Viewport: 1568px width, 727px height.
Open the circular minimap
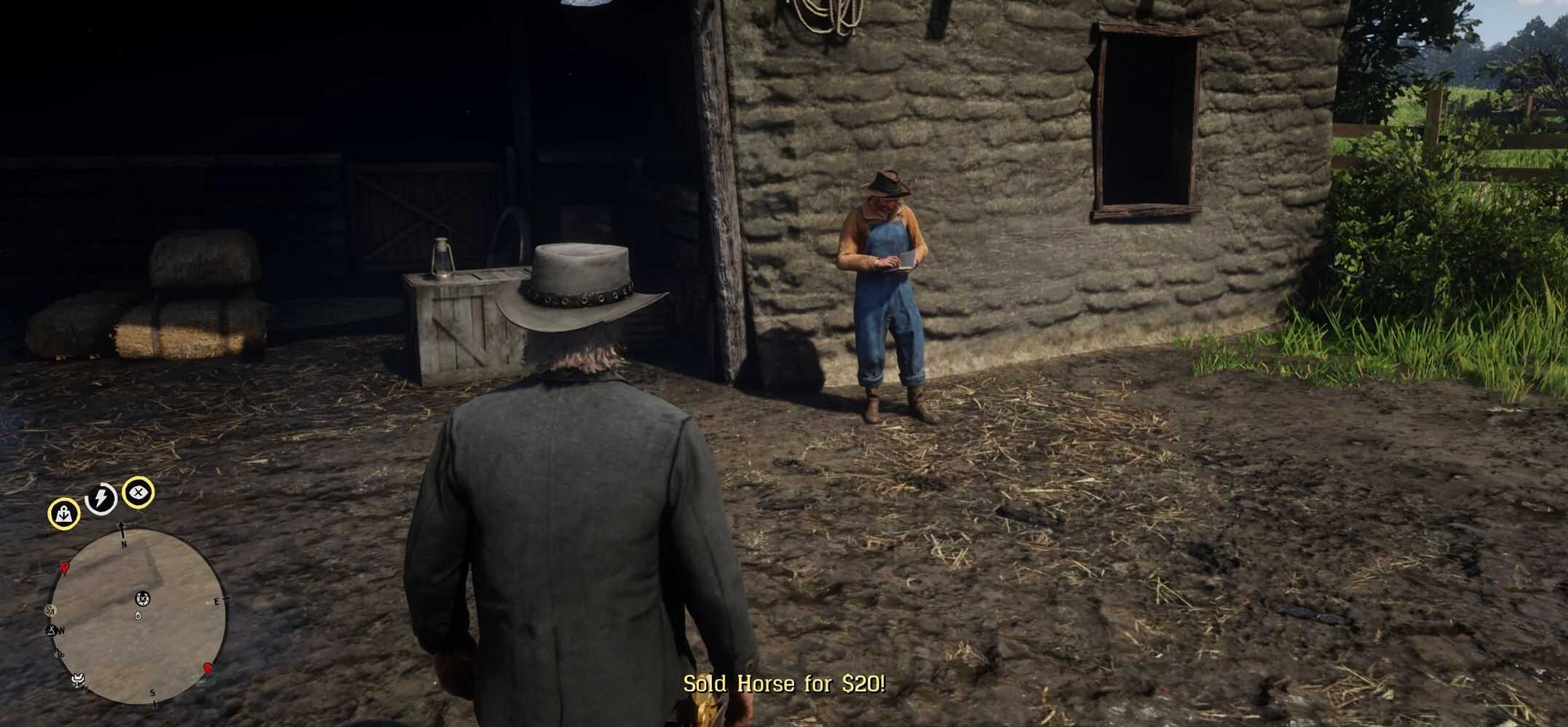pos(138,616)
